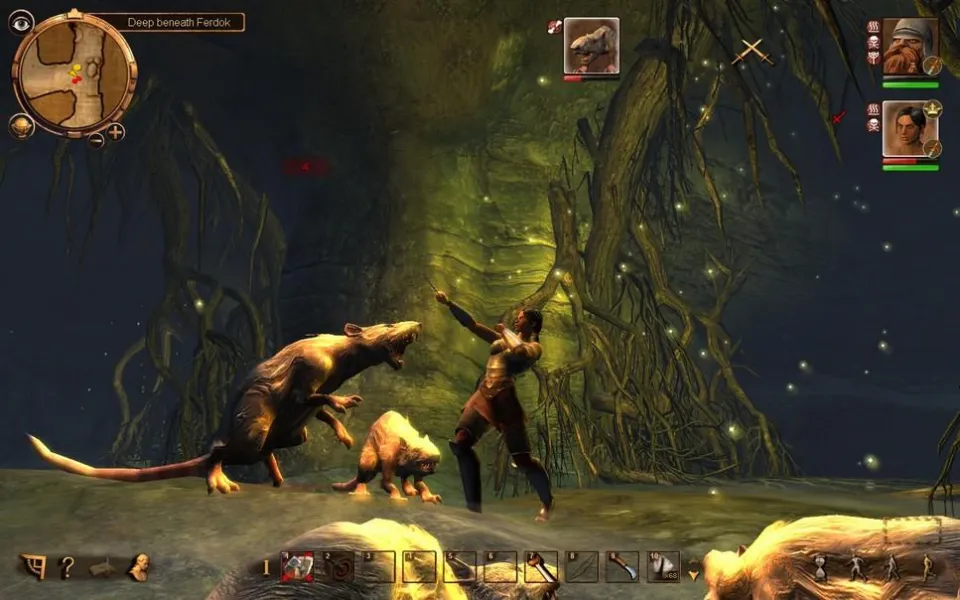Click the quickbar page arrows
The image size is (960, 600).
693,568
